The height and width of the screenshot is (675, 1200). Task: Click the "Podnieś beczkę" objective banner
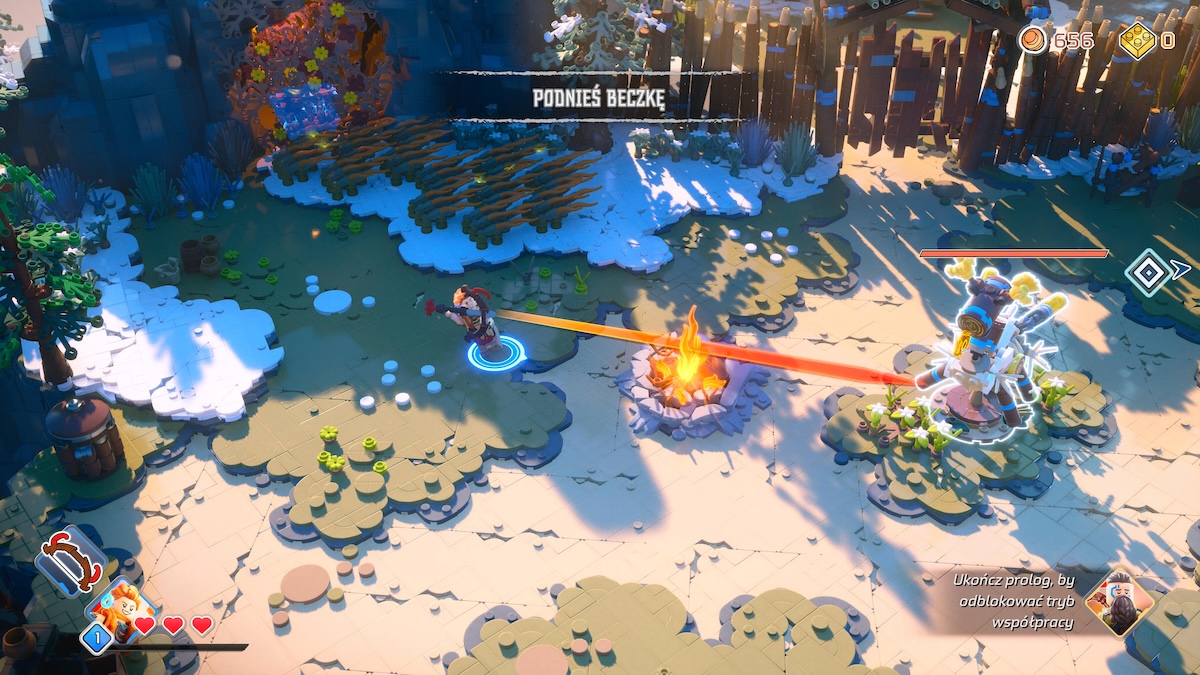(598, 95)
